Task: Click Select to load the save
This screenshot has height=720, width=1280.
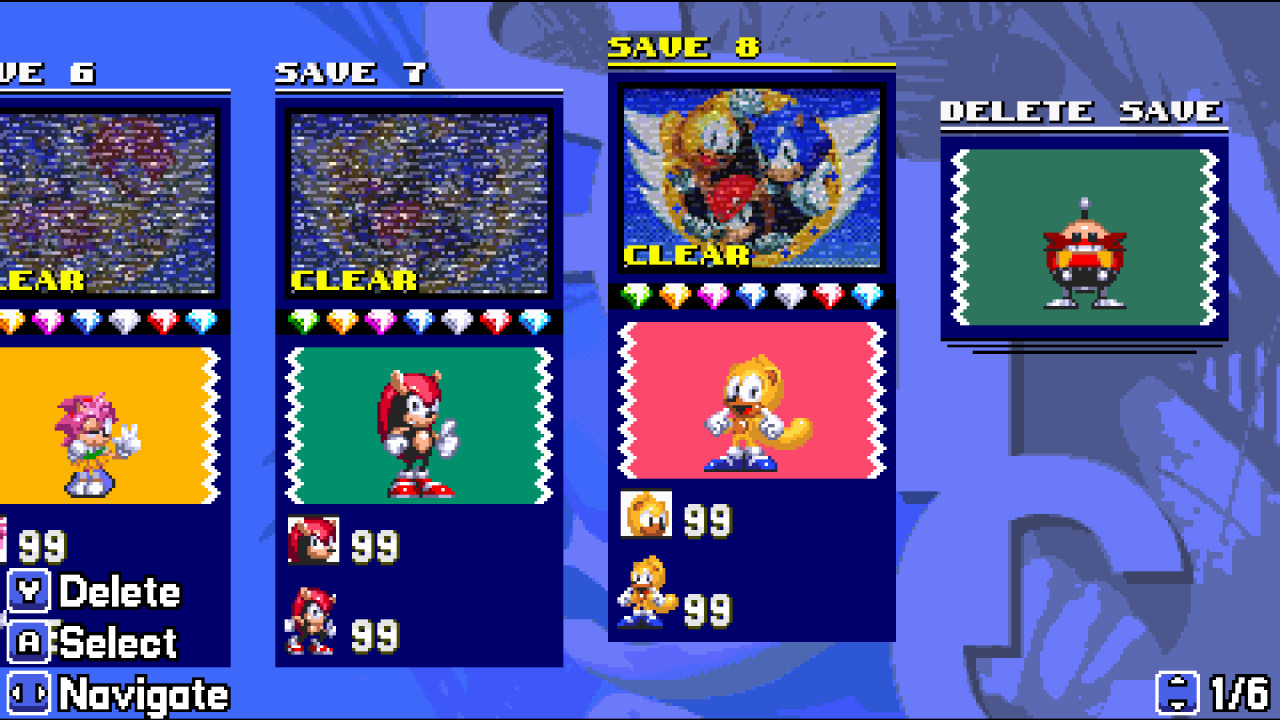Action: 120,645
